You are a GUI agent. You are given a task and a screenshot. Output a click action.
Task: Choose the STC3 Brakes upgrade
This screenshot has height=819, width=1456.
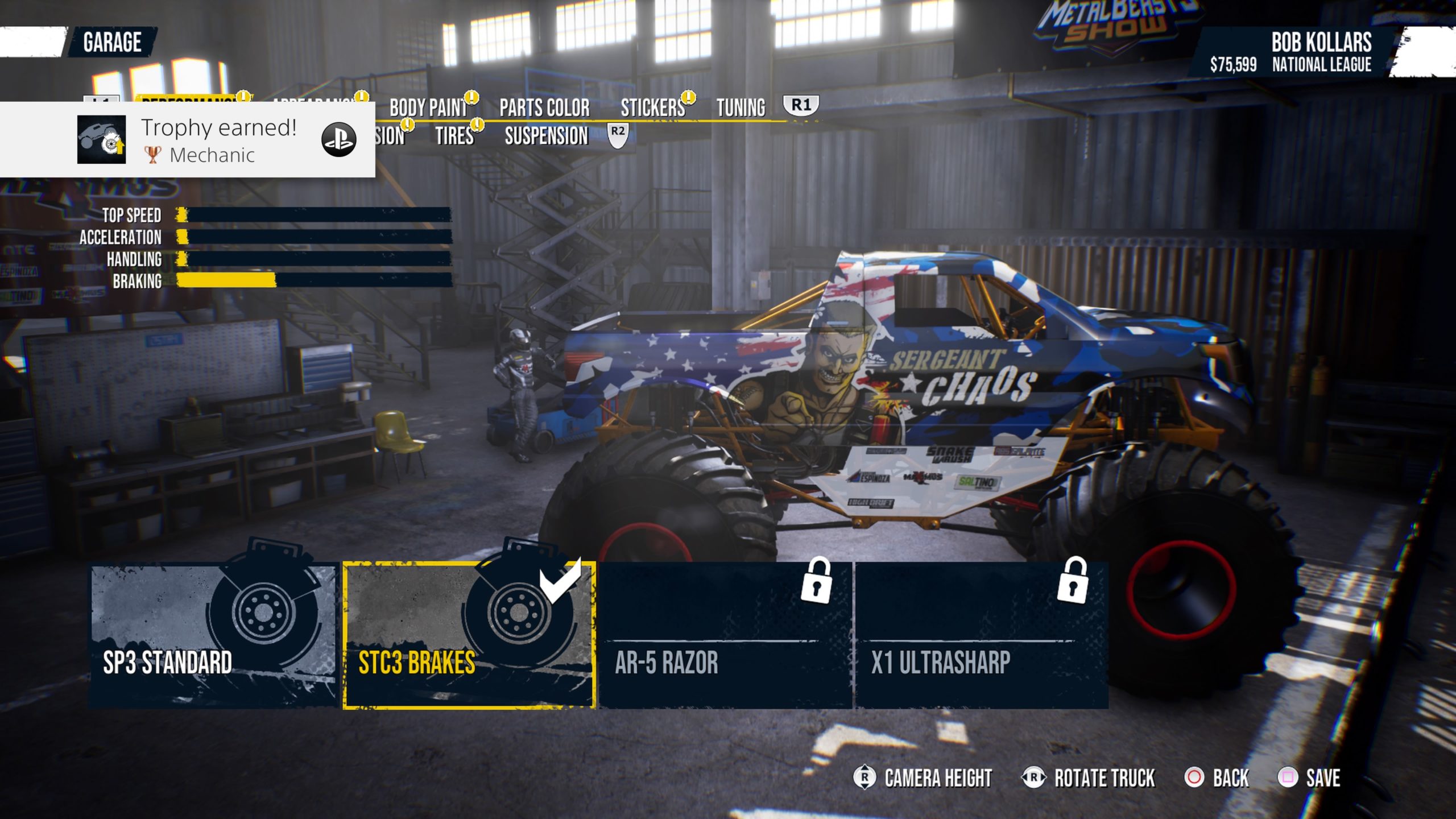(469, 635)
